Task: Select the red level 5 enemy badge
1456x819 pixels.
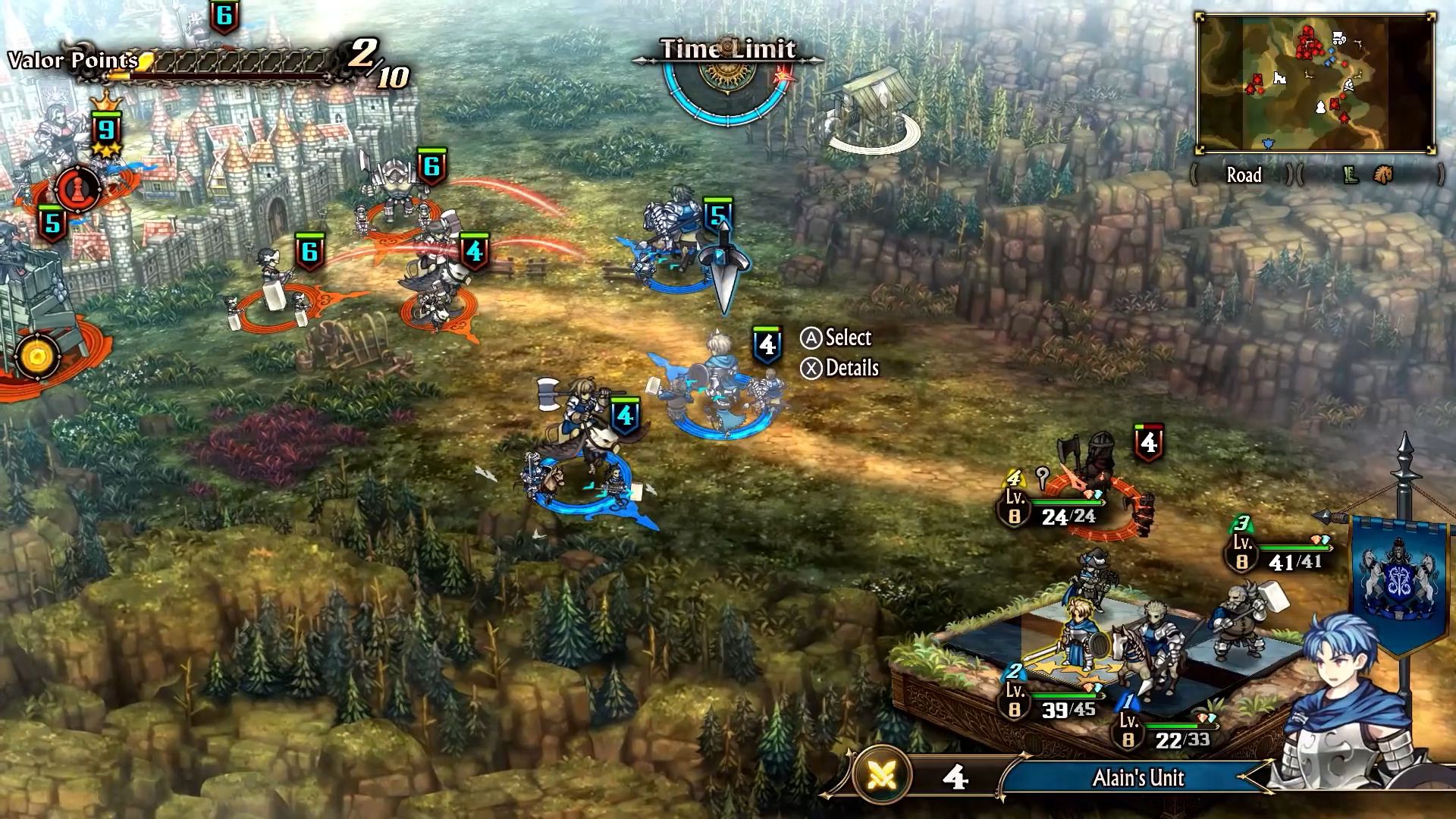Action: 52,224
